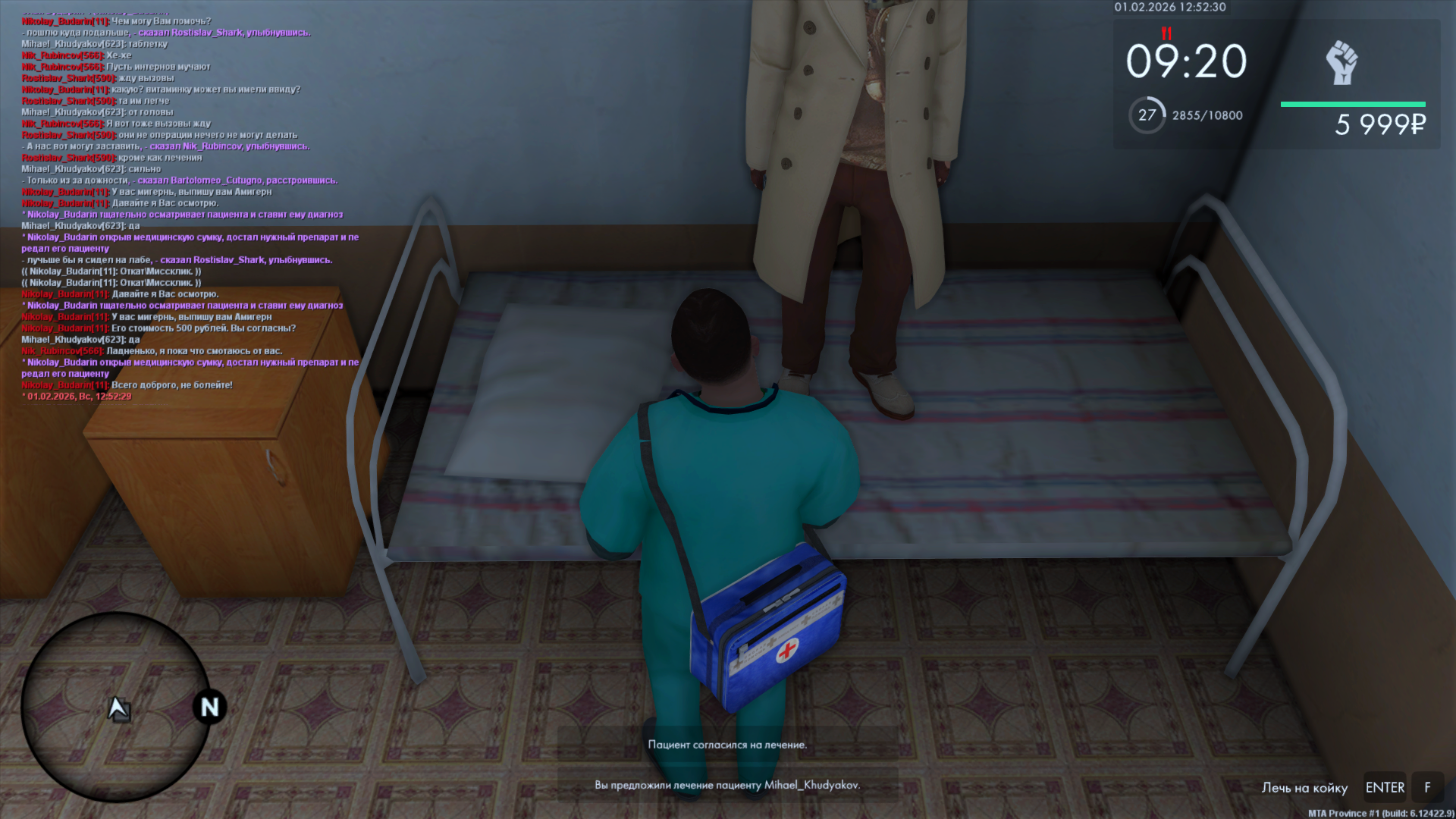The height and width of the screenshot is (819, 1456).
Task: Click the player arrow on the minimap
Action: pos(118,708)
